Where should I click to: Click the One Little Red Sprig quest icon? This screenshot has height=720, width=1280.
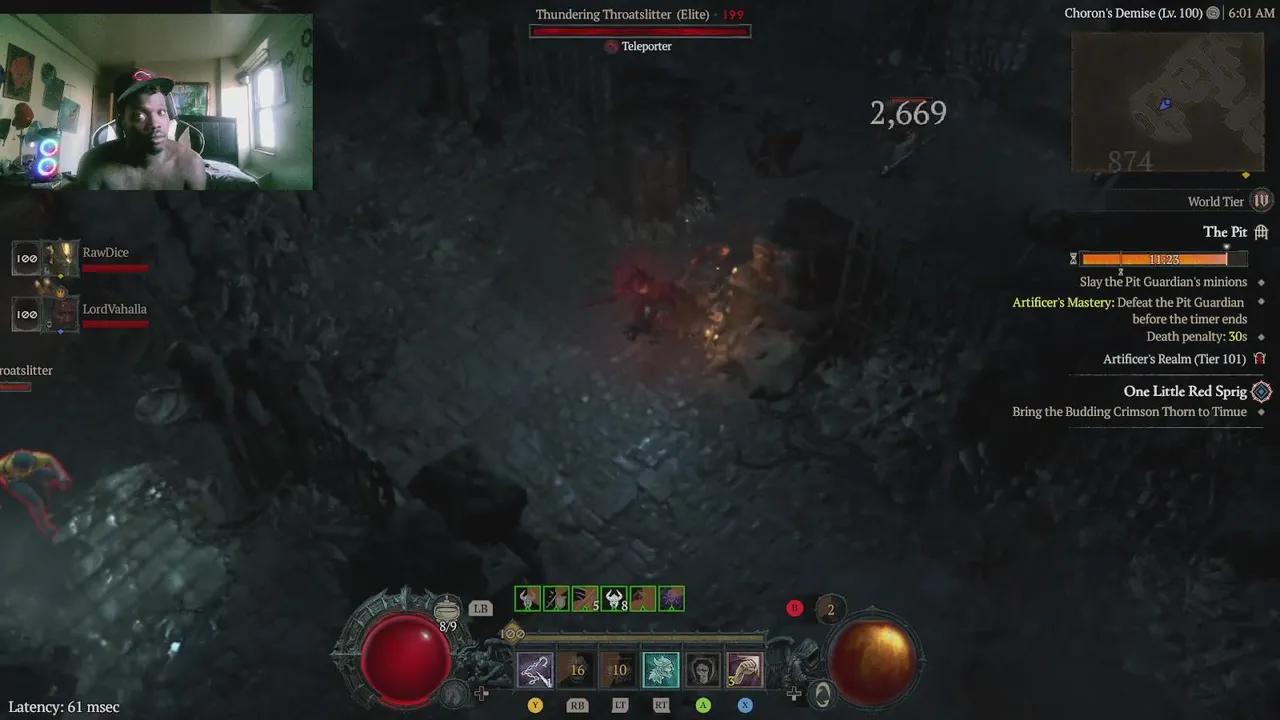pos(1260,391)
